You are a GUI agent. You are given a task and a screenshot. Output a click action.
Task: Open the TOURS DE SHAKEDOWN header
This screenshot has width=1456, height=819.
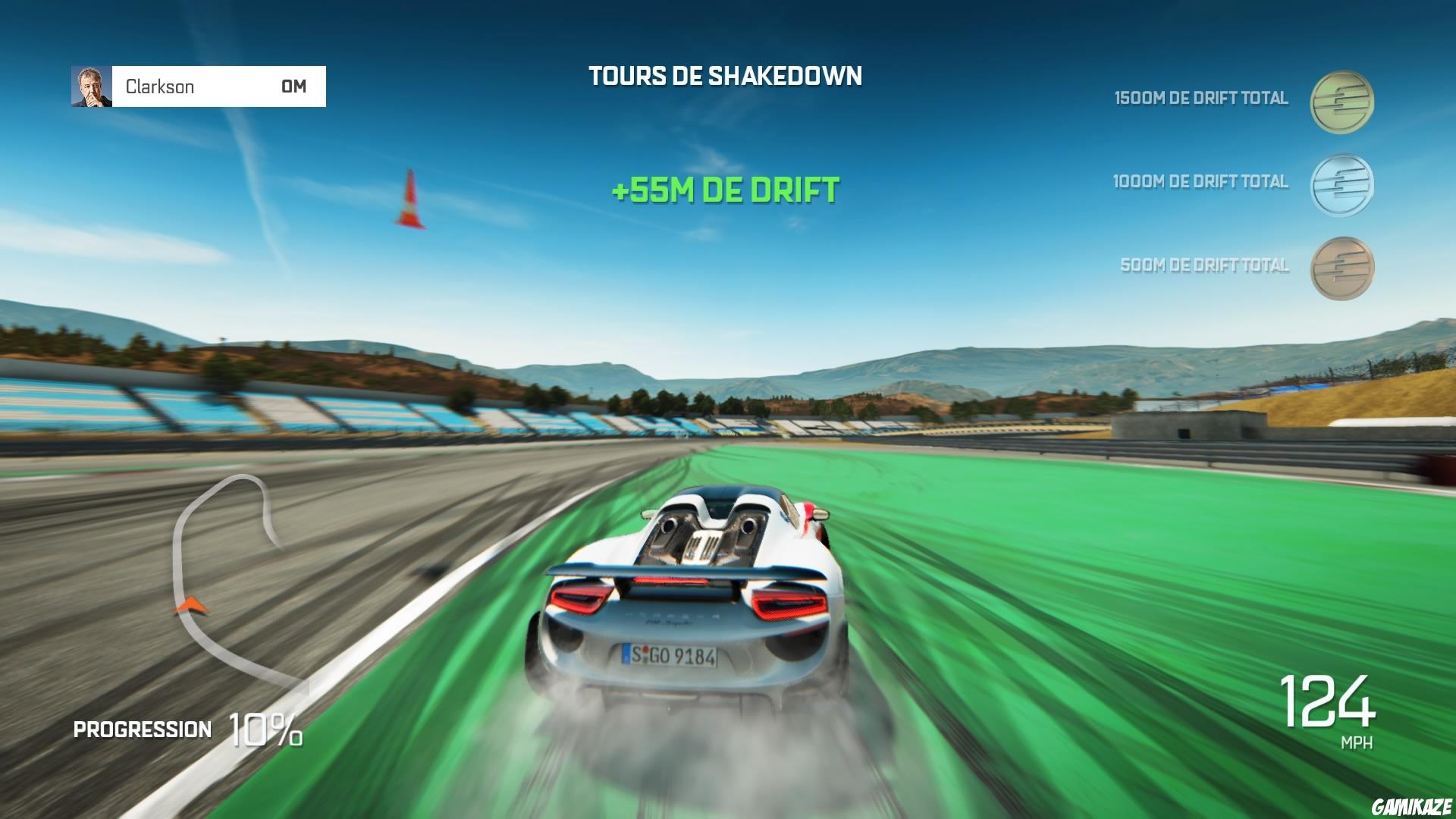click(x=726, y=75)
